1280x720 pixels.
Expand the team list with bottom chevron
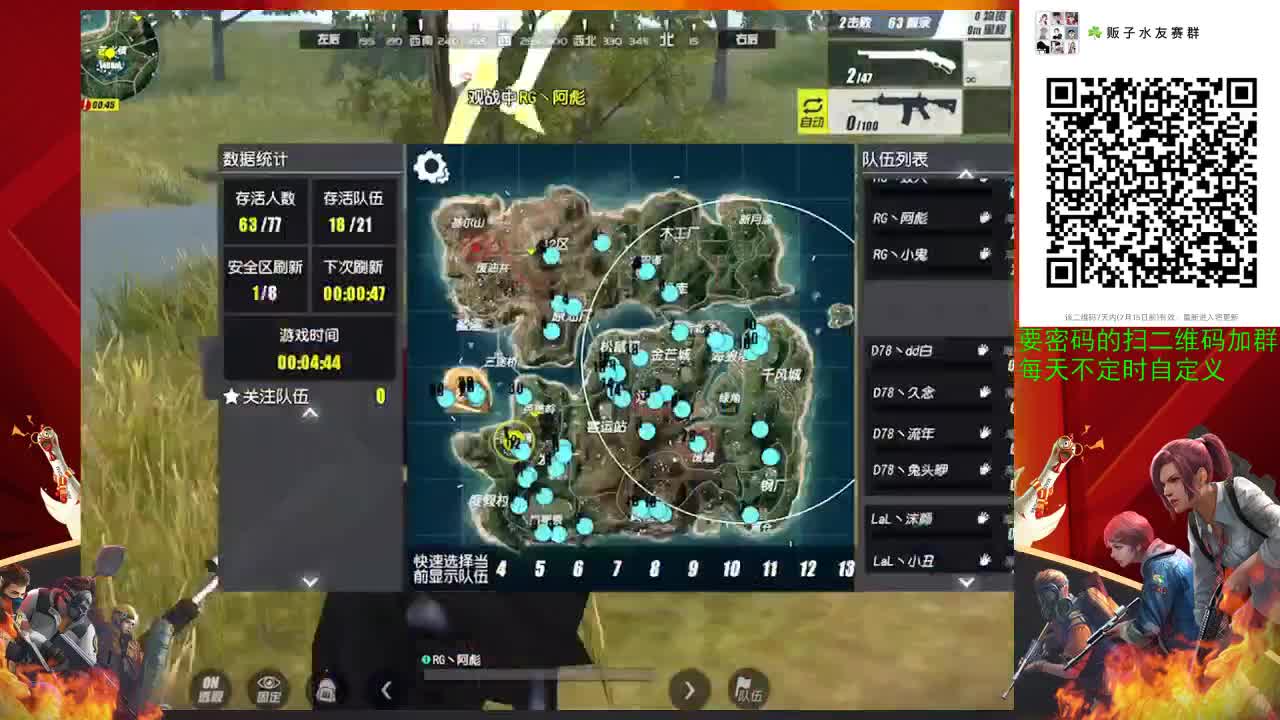click(x=965, y=580)
